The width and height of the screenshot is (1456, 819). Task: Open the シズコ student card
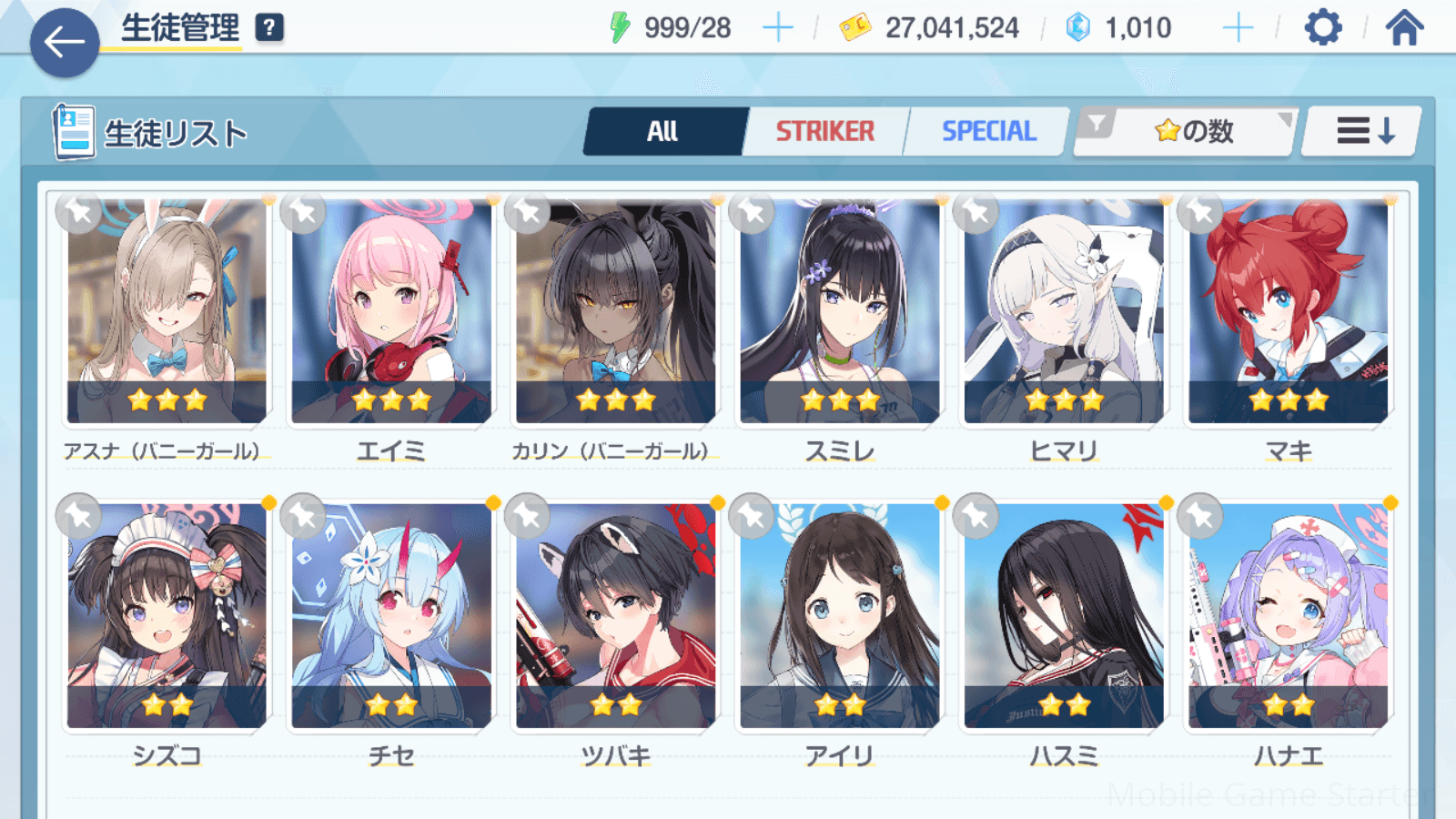(167, 615)
